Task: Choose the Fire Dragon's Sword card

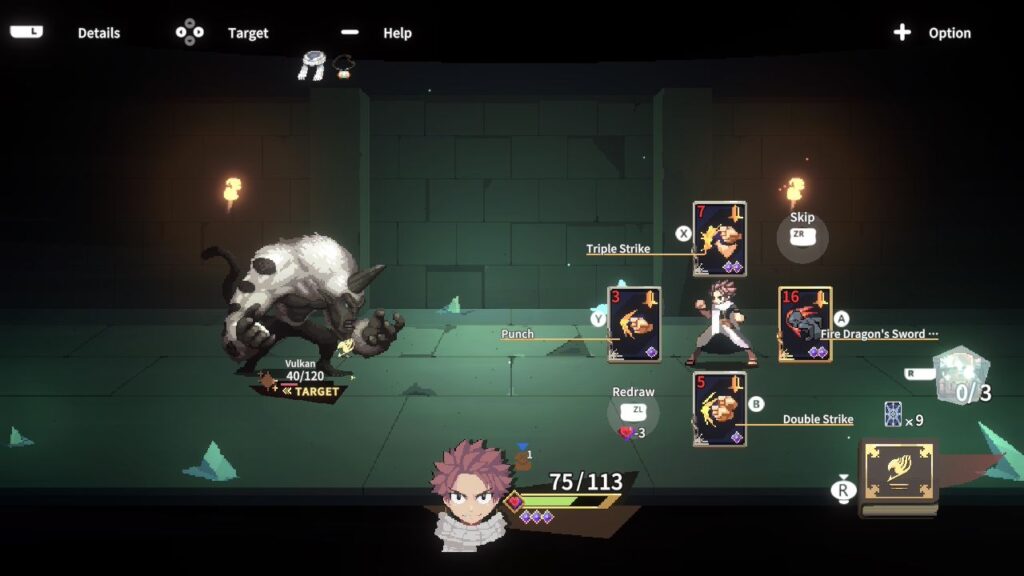Action: 805,324
